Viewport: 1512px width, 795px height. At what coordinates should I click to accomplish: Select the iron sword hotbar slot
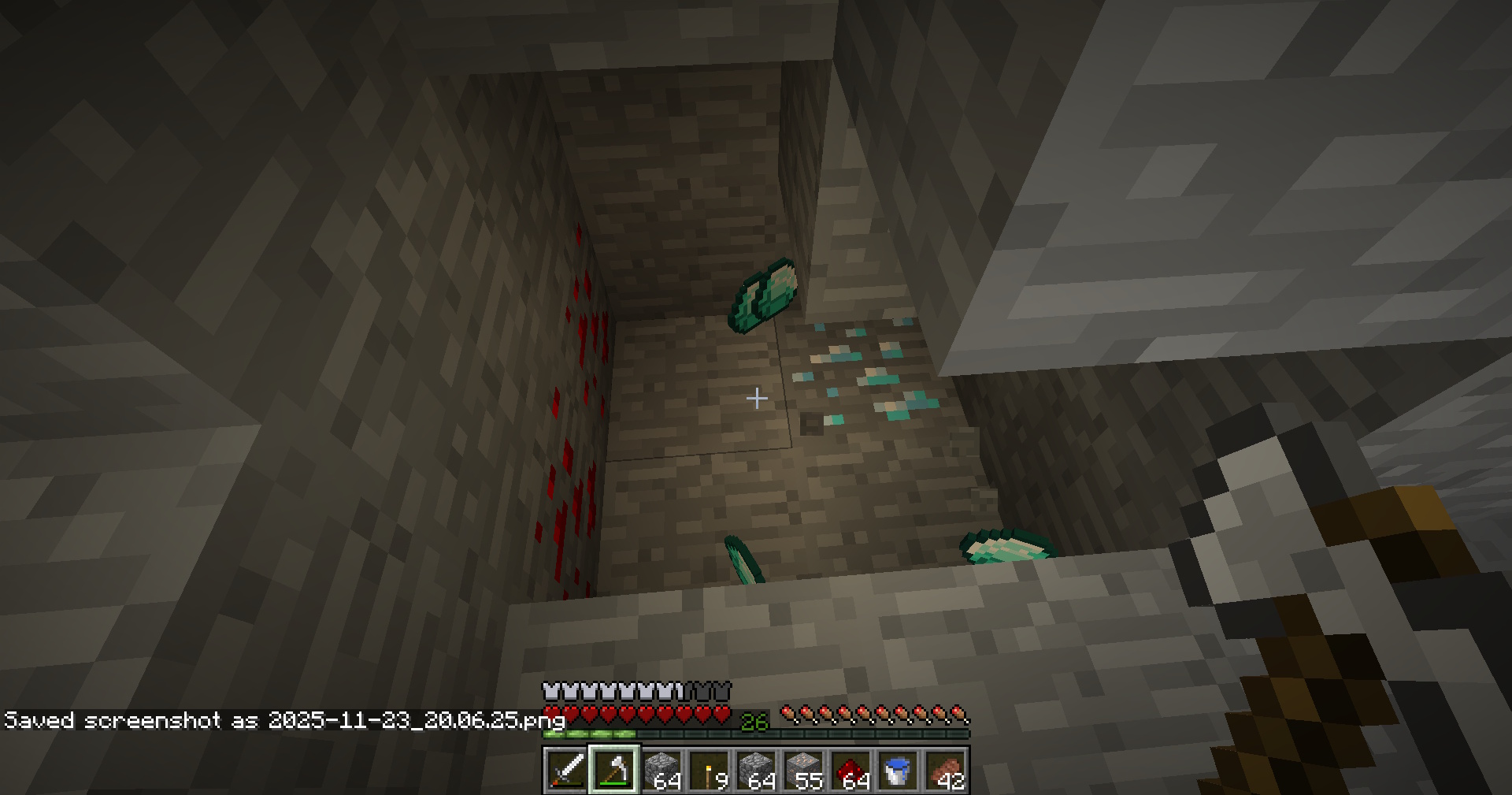click(x=566, y=770)
